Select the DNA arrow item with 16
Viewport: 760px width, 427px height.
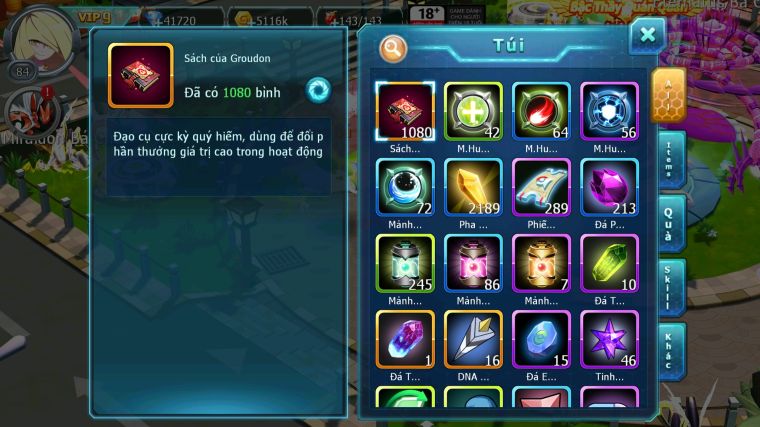(473, 339)
